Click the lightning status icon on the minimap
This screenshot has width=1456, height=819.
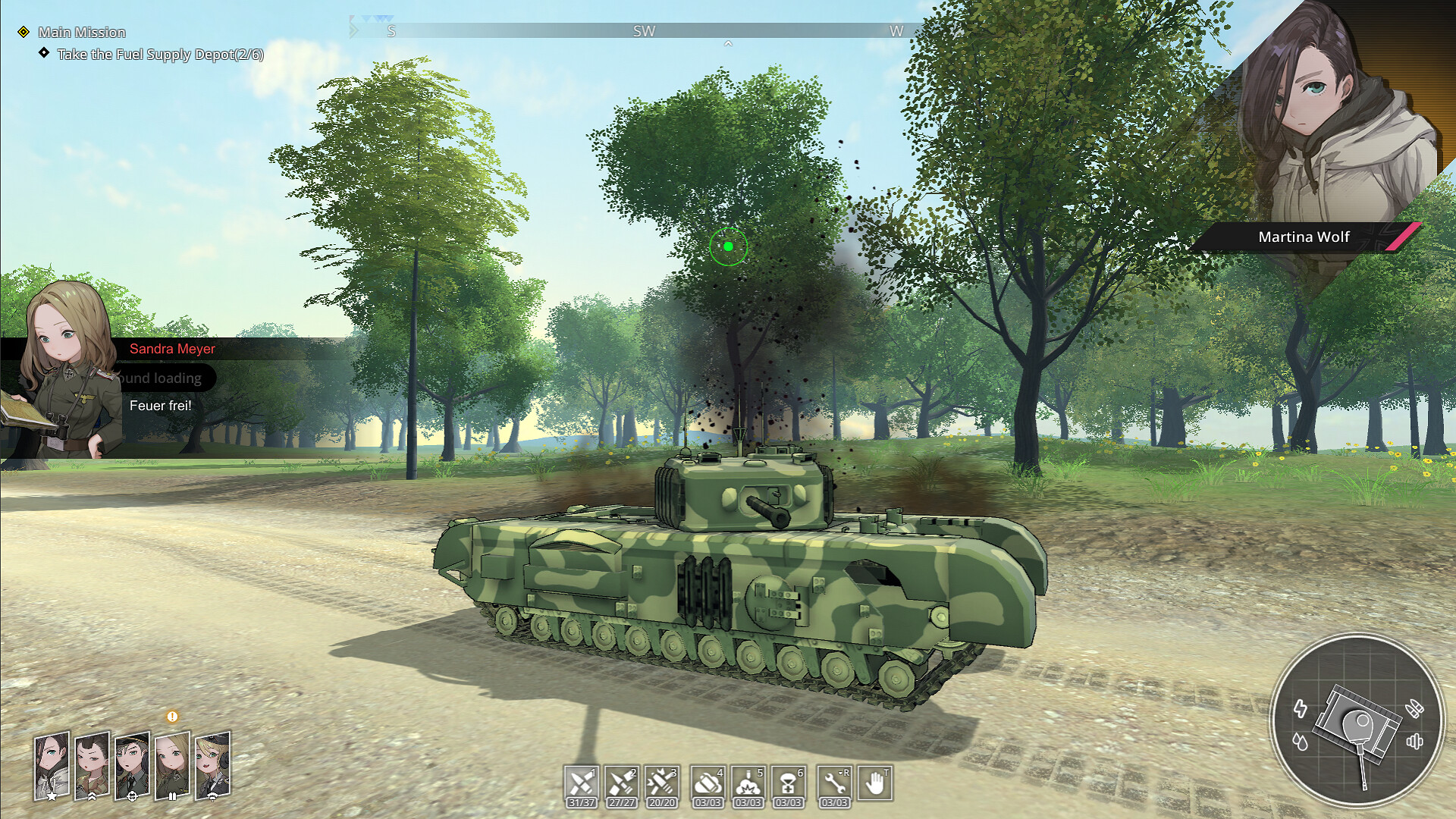[x=1301, y=708]
